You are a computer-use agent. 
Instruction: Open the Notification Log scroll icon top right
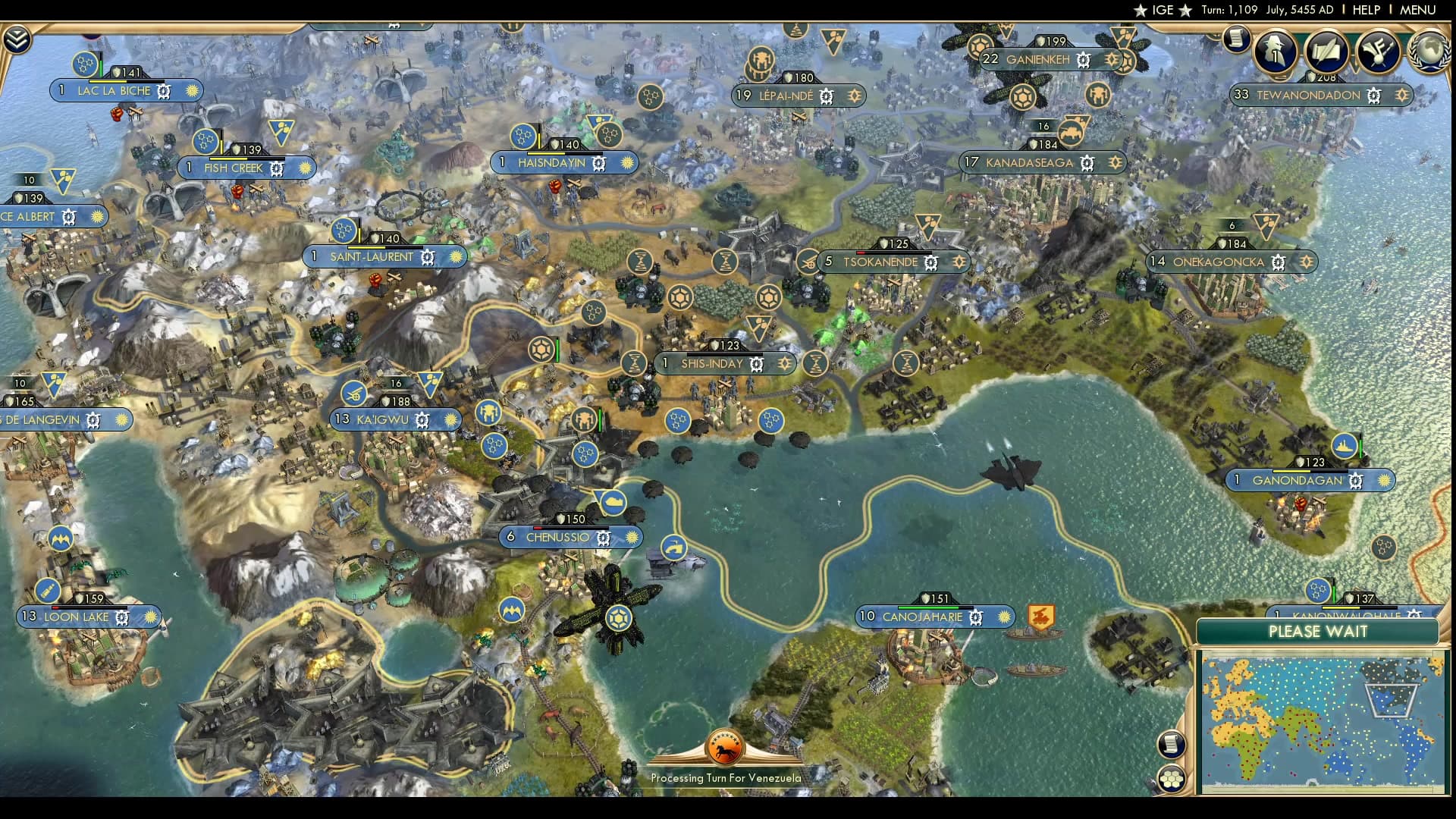click(x=1238, y=38)
